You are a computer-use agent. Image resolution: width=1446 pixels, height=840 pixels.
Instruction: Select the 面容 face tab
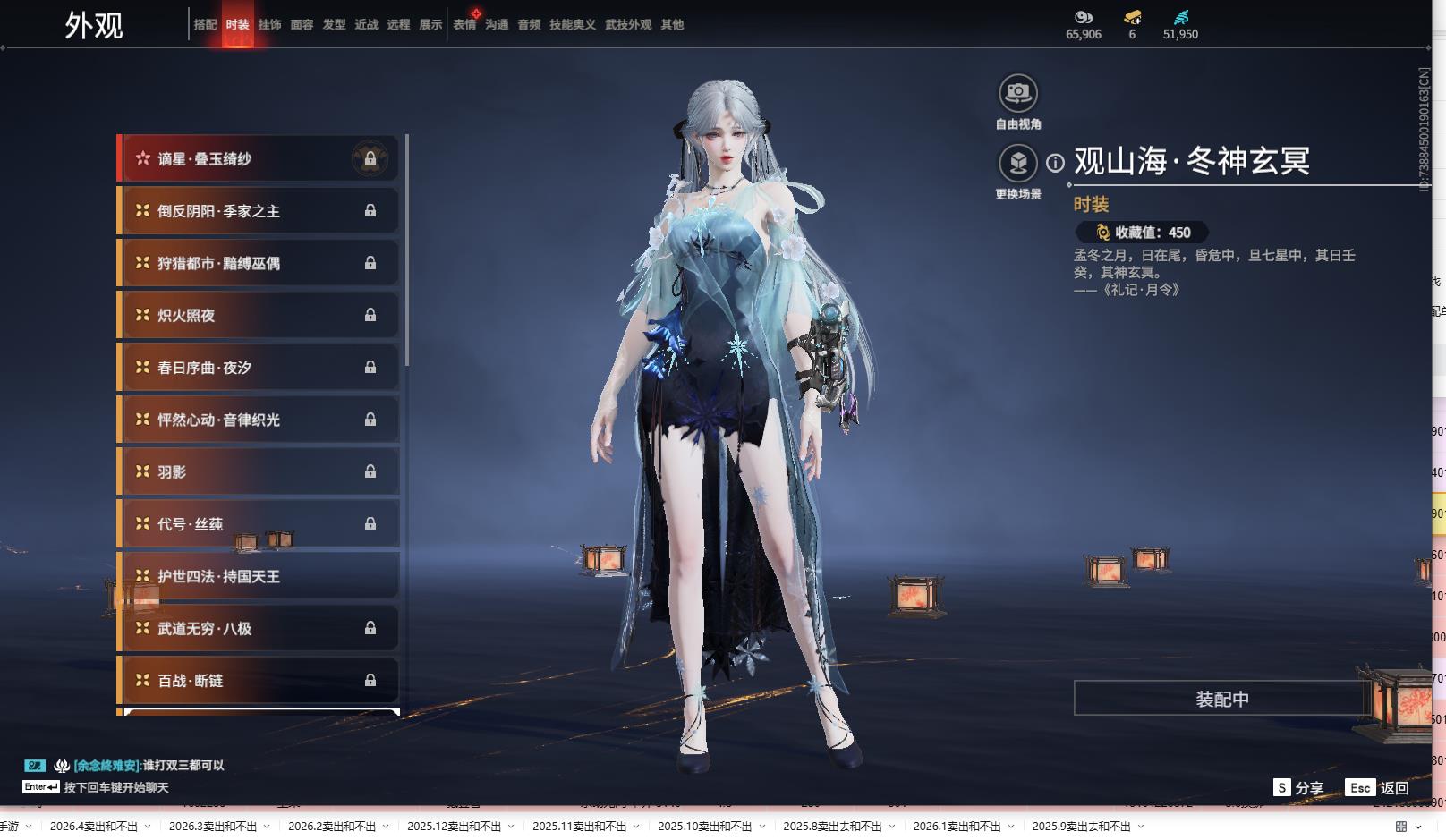coord(302,25)
